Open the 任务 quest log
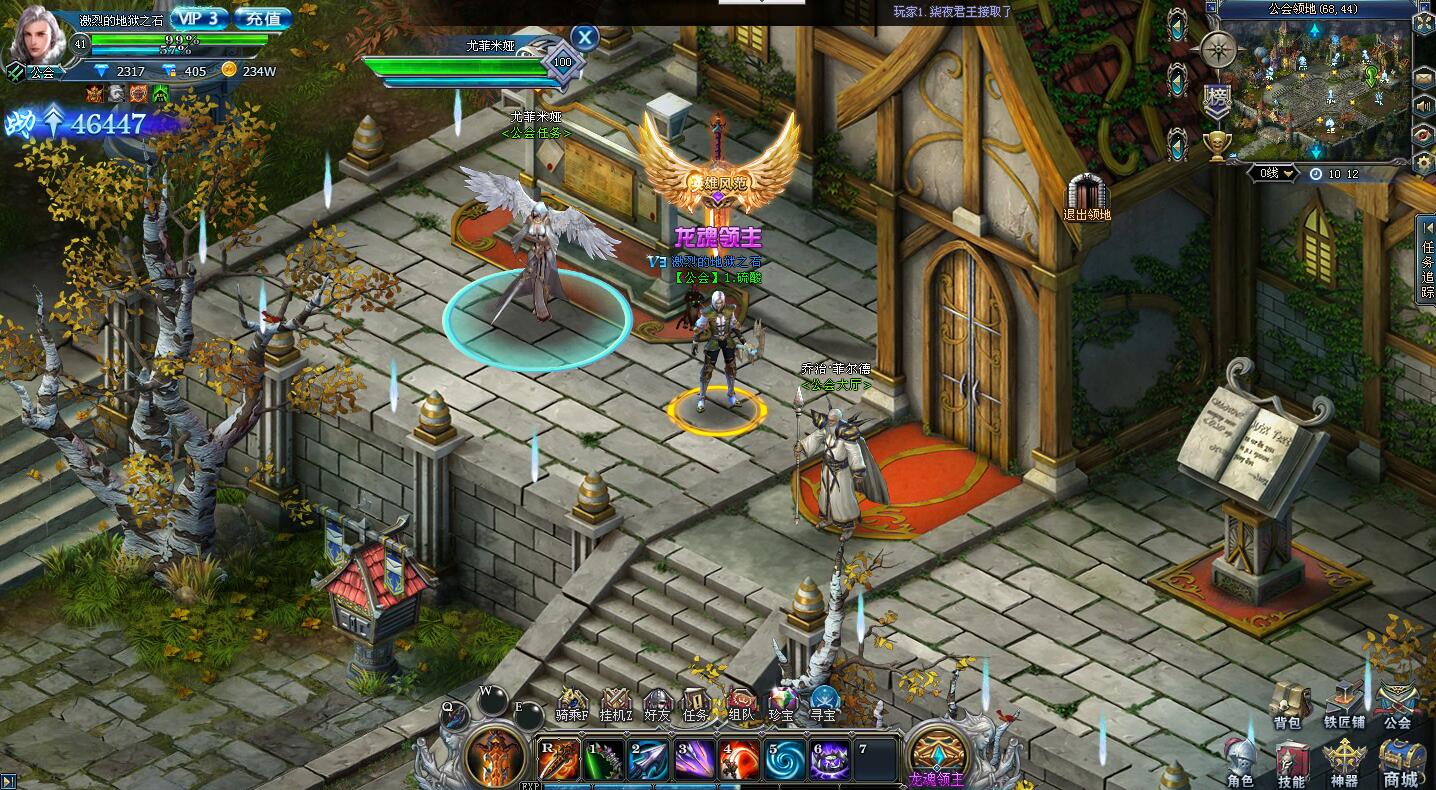 (x=696, y=704)
